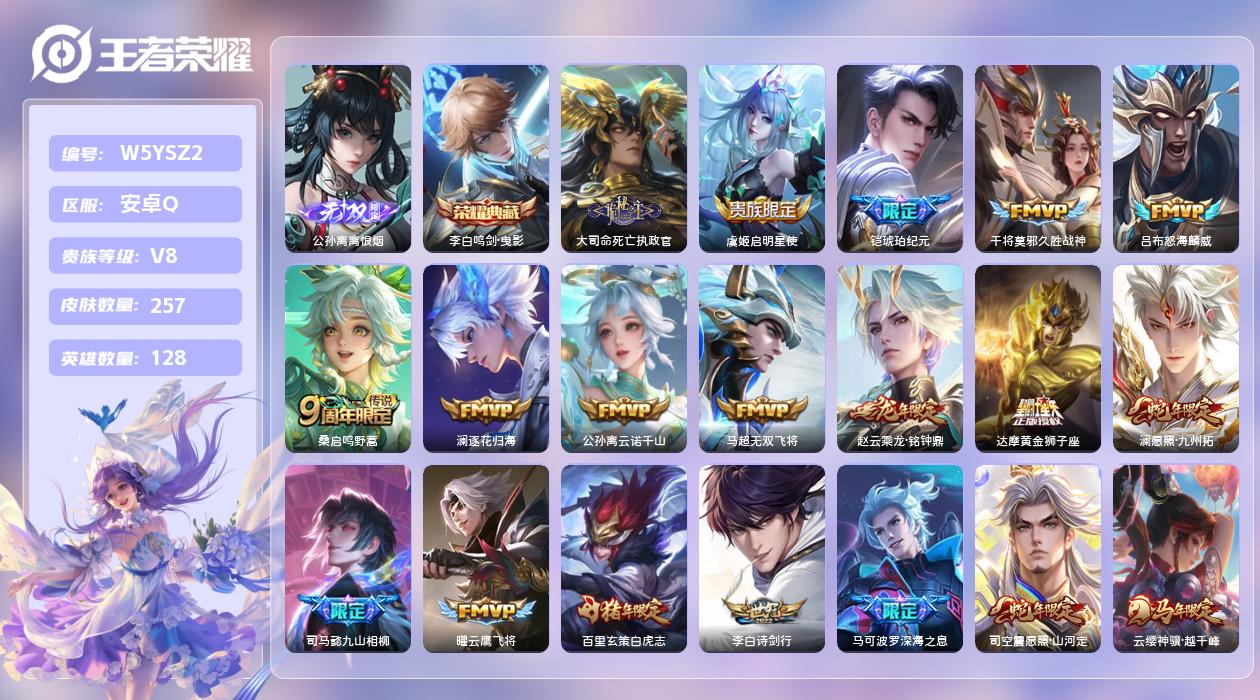Screen dimensions: 1260x700
Task: Choose the 大司命死亡执政官 skin card
Action: (624, 158)
